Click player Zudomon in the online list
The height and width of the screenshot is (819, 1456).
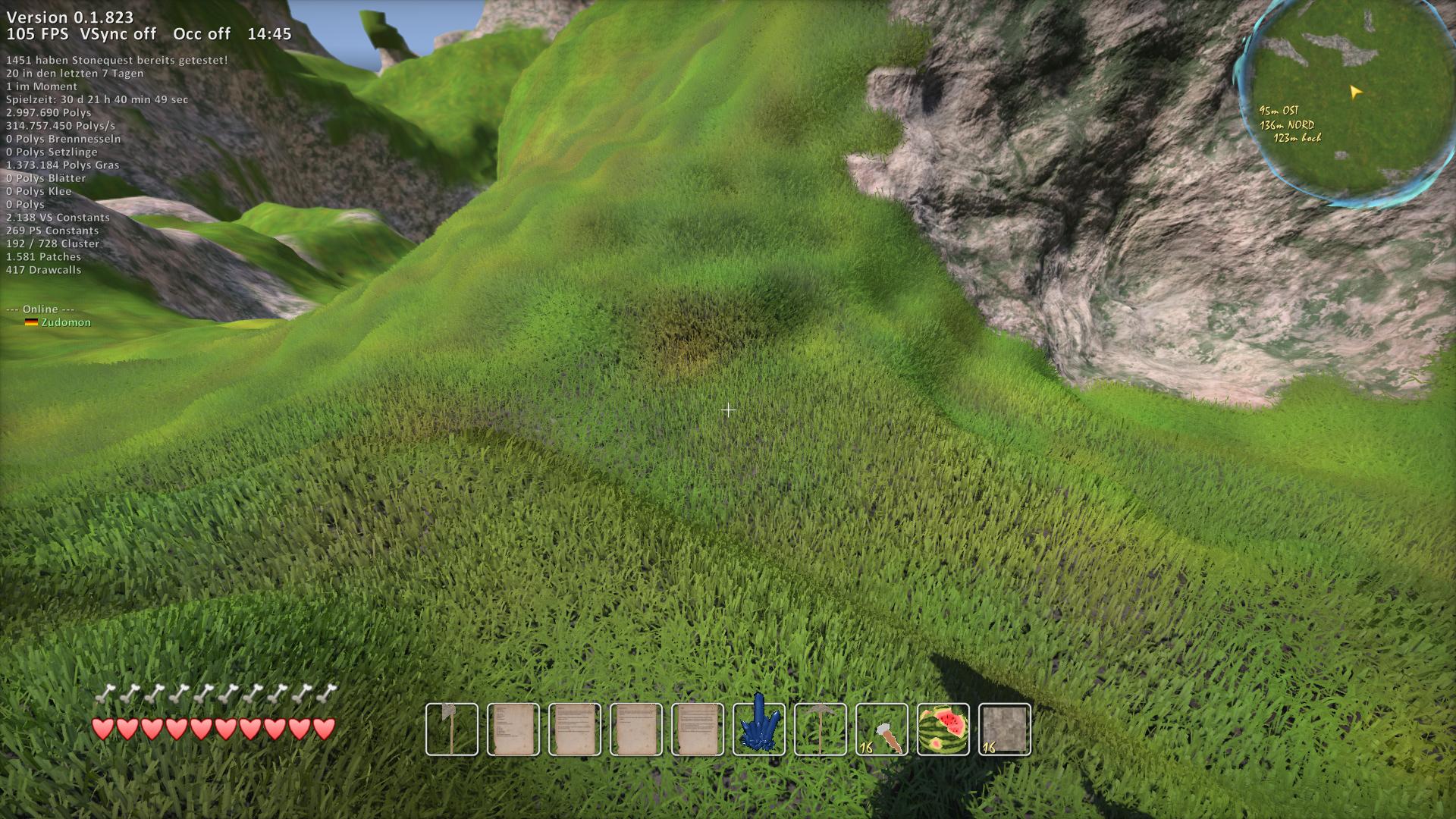coord(65,322)
